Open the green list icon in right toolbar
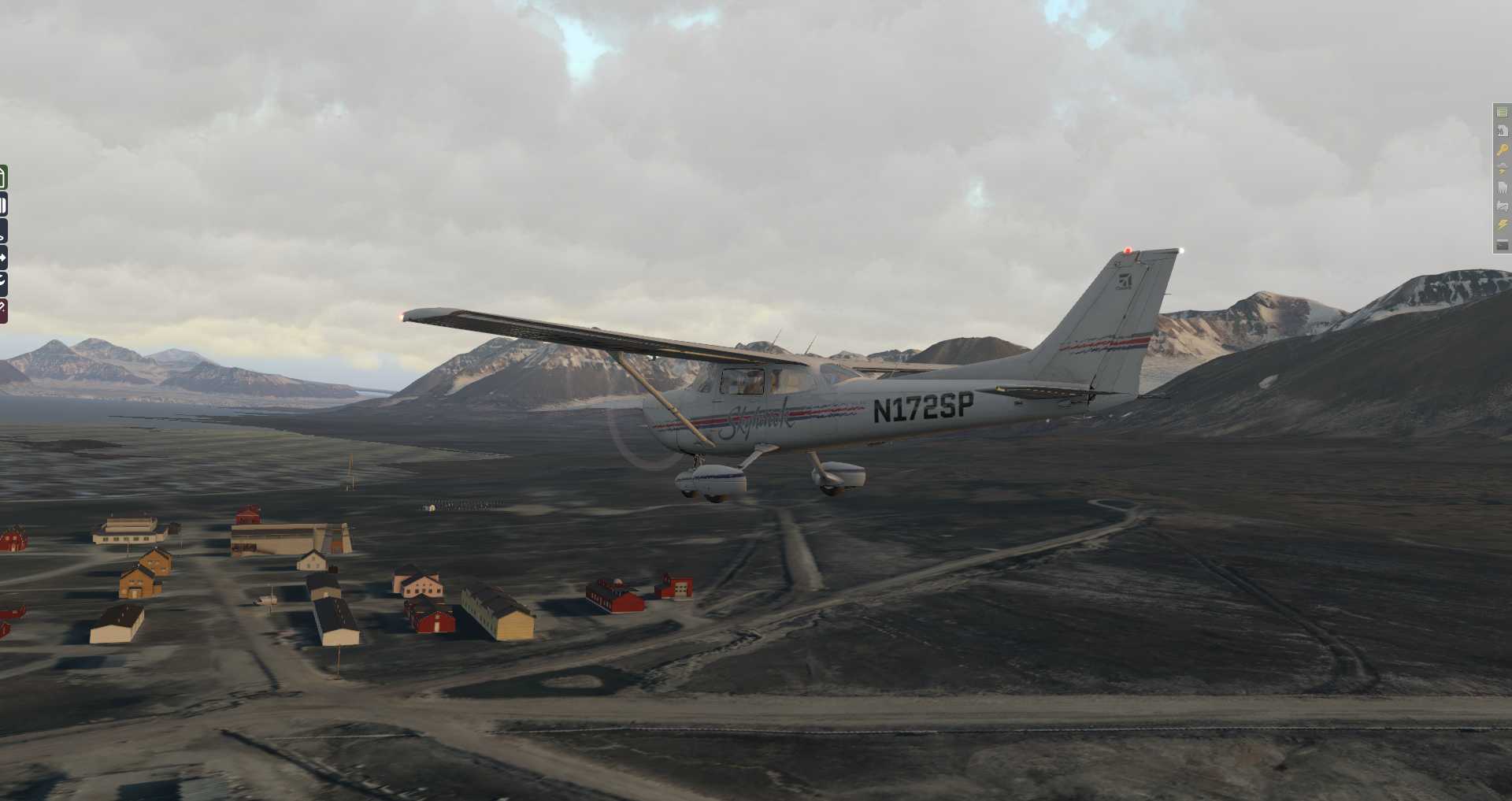This screenshot has width=1512, height=801. tap(1502, 113)
